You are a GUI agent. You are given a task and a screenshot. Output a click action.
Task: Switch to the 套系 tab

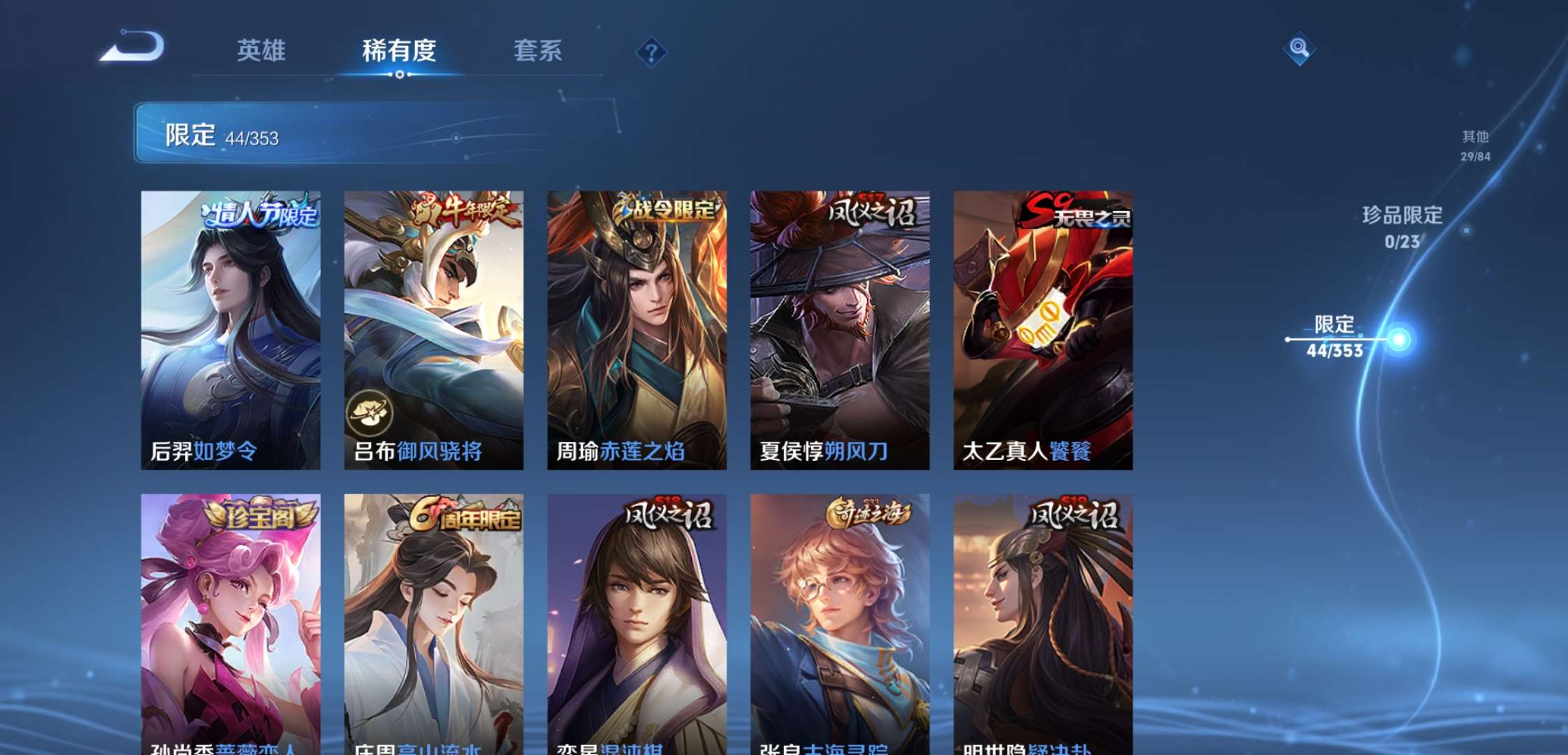click(x=538, y=51)
